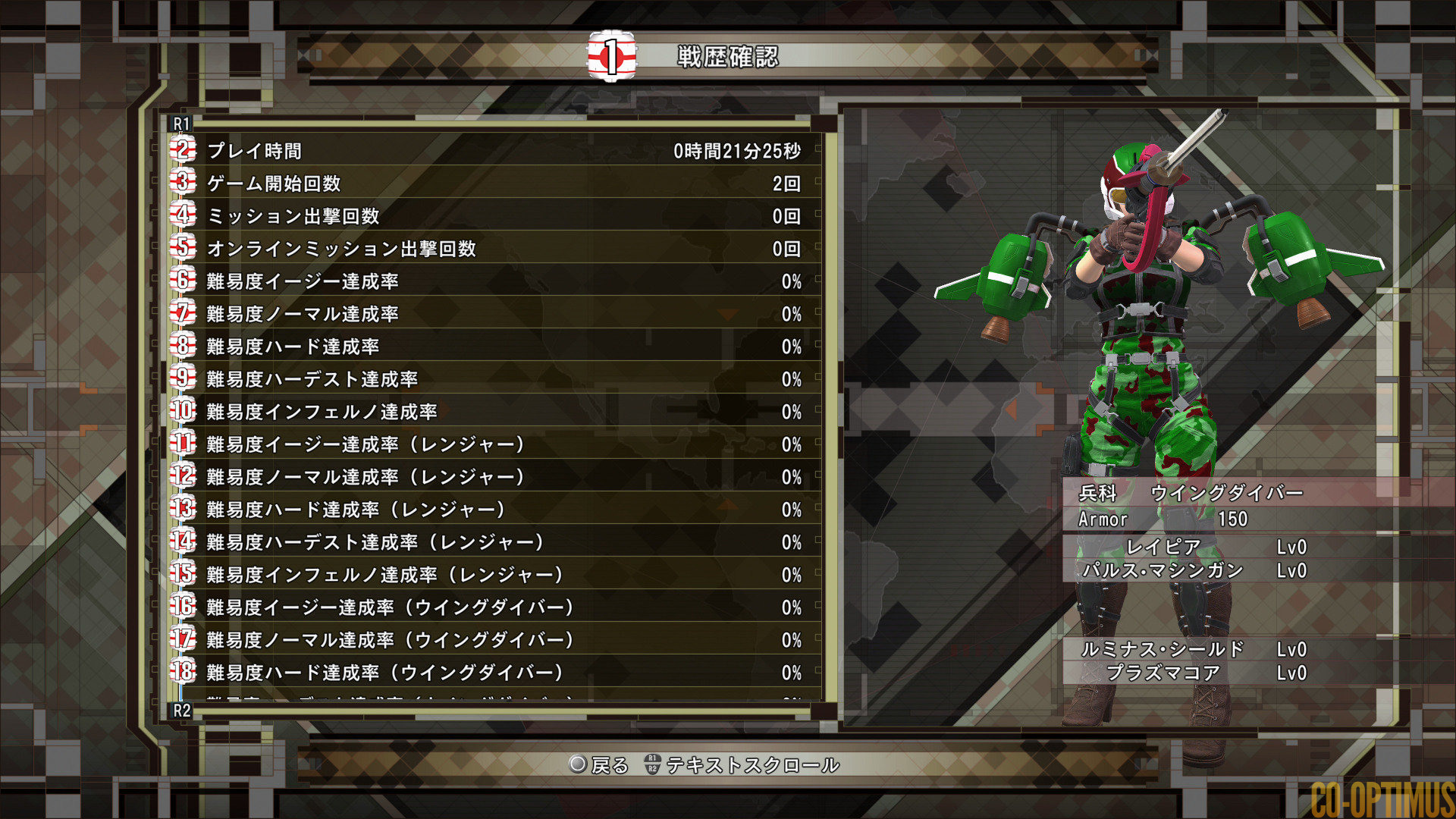This screenshot has height=819, width=1456.
Task: Select the number 5 badge beside オンラインミッション出撃回数
Action: [x=183, y=249]
